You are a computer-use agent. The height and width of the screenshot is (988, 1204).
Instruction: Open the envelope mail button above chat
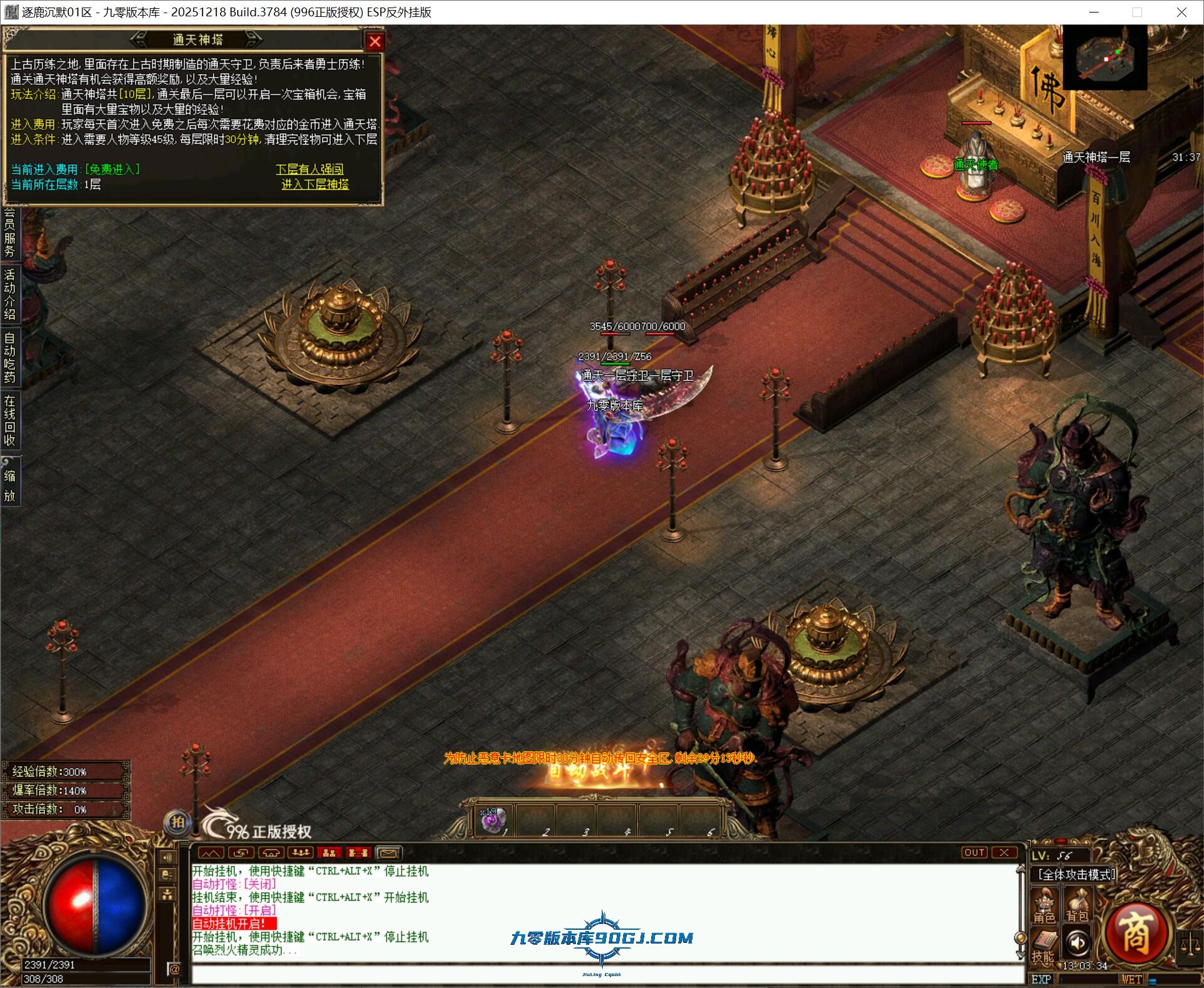coord(388,853)
